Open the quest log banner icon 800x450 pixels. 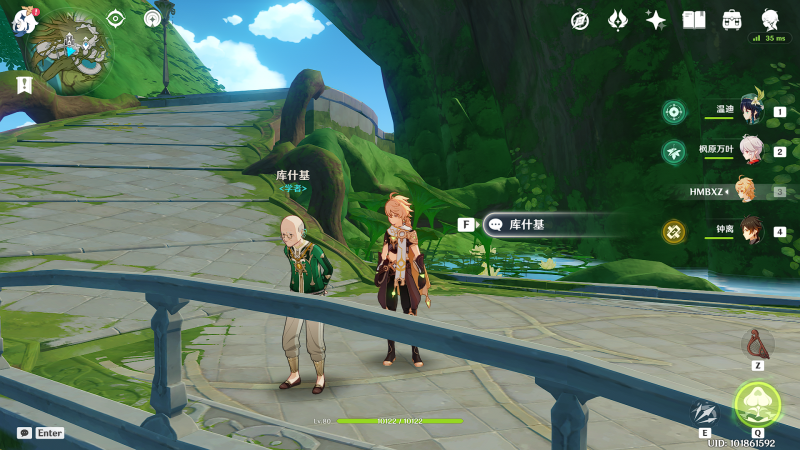(x=24, y=86)
